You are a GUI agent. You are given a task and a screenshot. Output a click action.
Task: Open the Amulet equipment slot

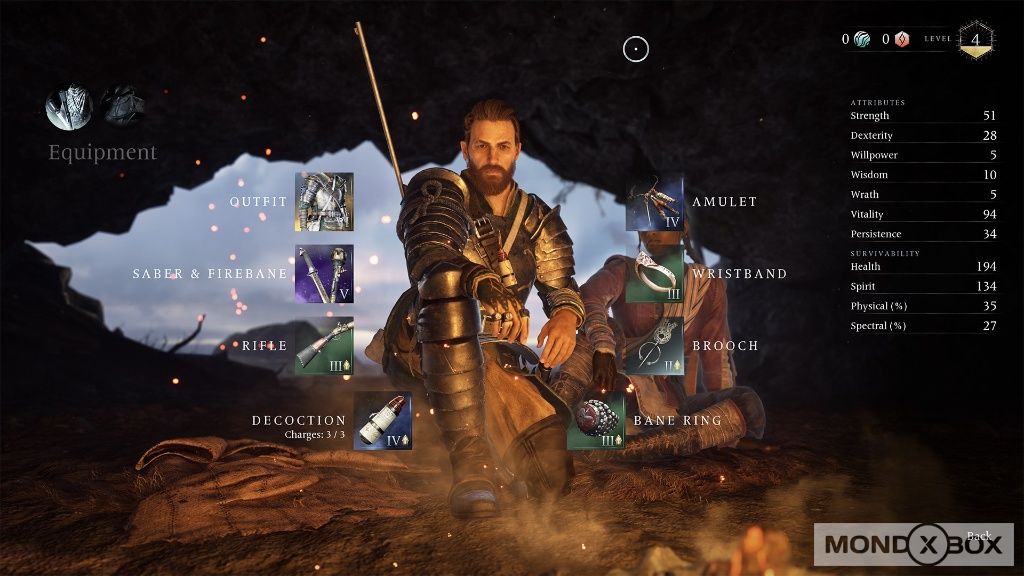(655, 203)
